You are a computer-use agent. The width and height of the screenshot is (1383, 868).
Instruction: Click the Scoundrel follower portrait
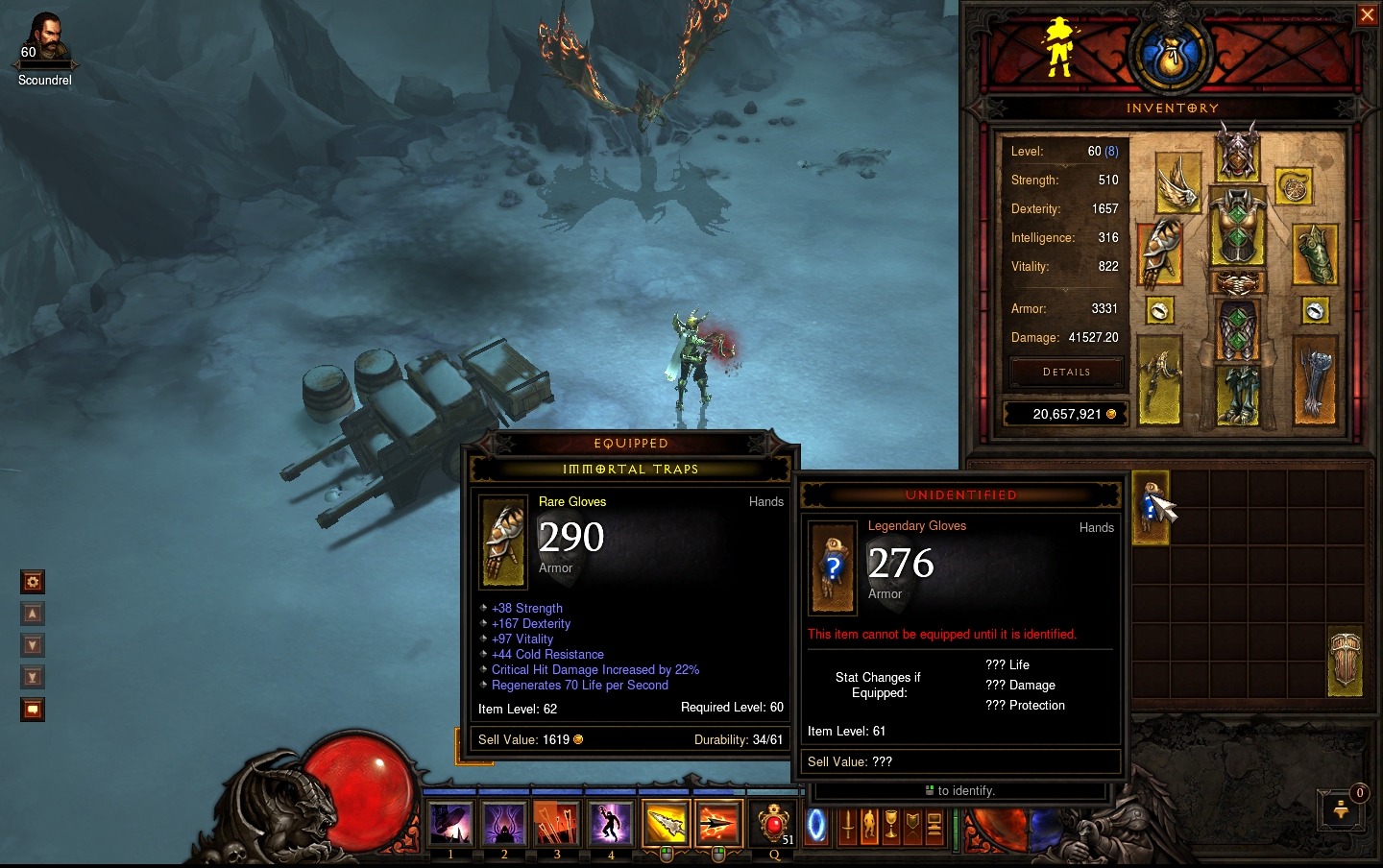tap(44, 40)
